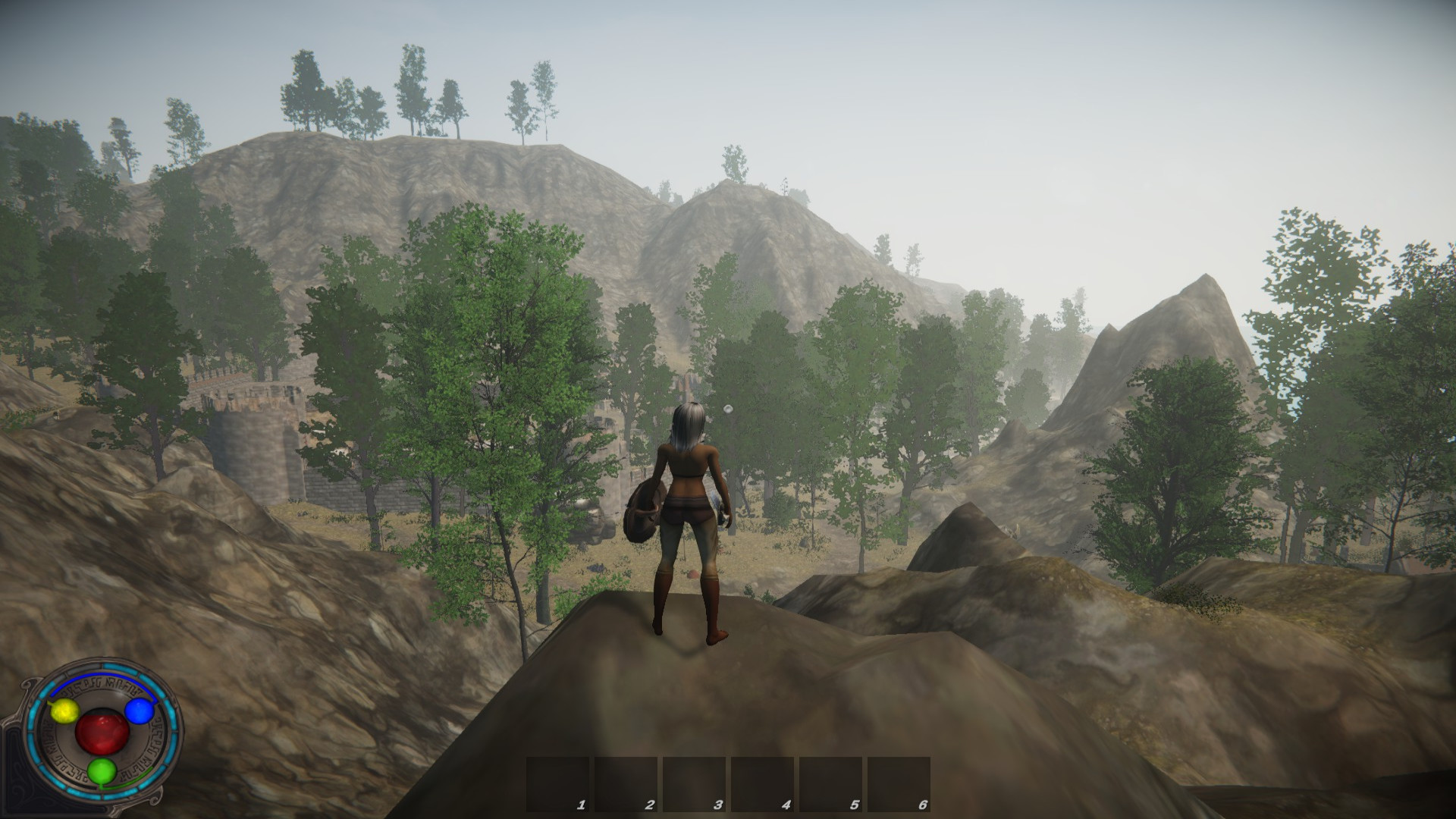This screenshot has width=1456, height=819.
Task: Click the green stamina orb
Action: click(x=101, y=772)
